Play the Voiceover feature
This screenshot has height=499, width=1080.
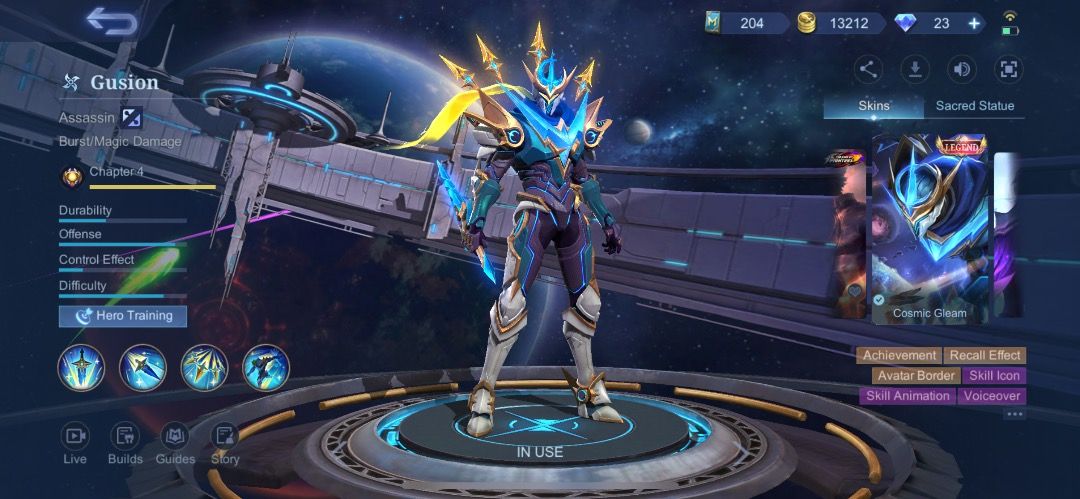point(992,396)
